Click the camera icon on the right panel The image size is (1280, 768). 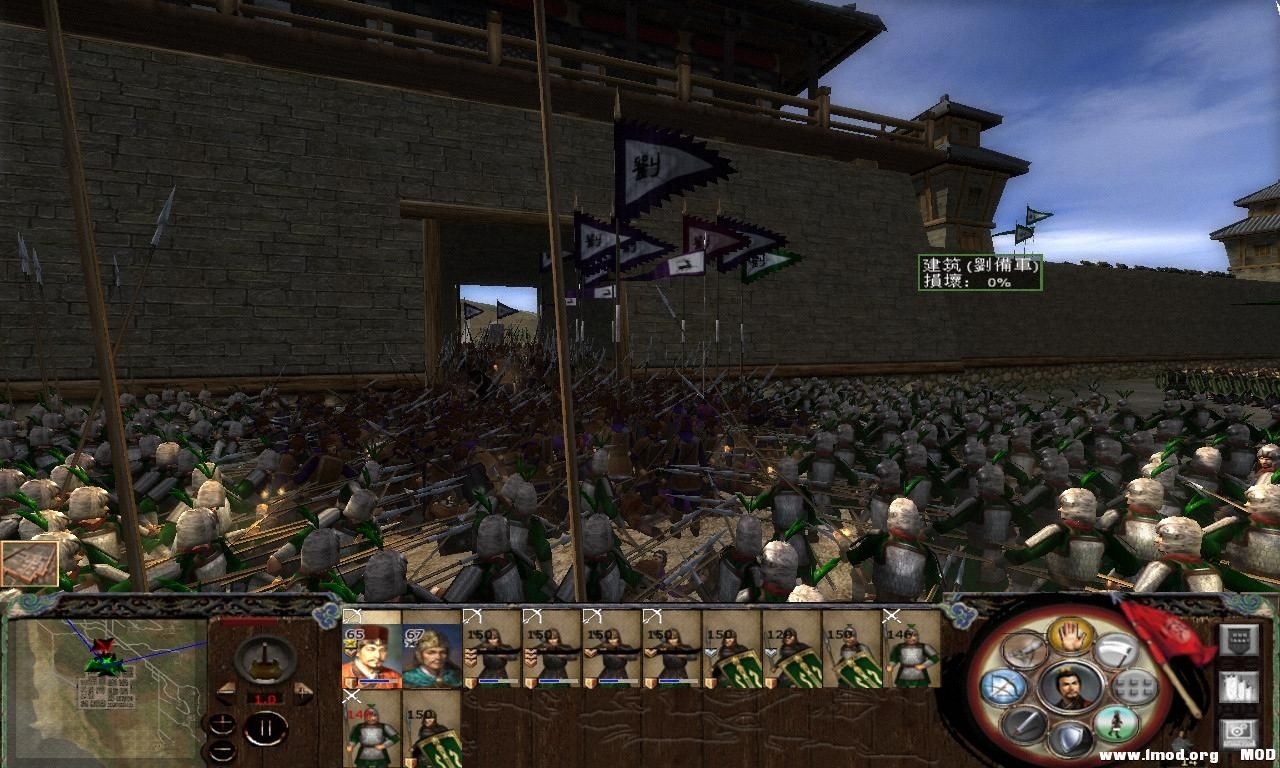[1238, 731]
